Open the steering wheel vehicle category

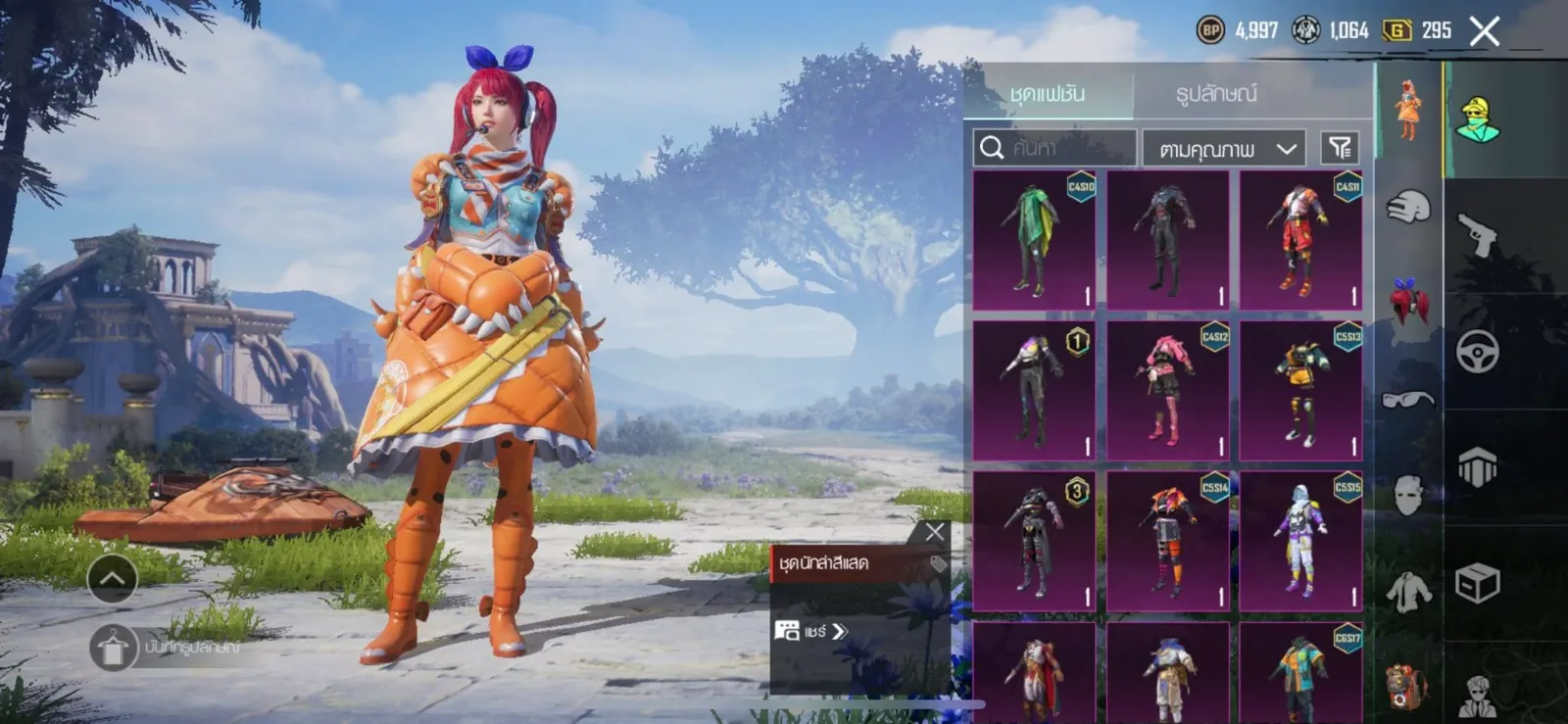point(1478,350)
